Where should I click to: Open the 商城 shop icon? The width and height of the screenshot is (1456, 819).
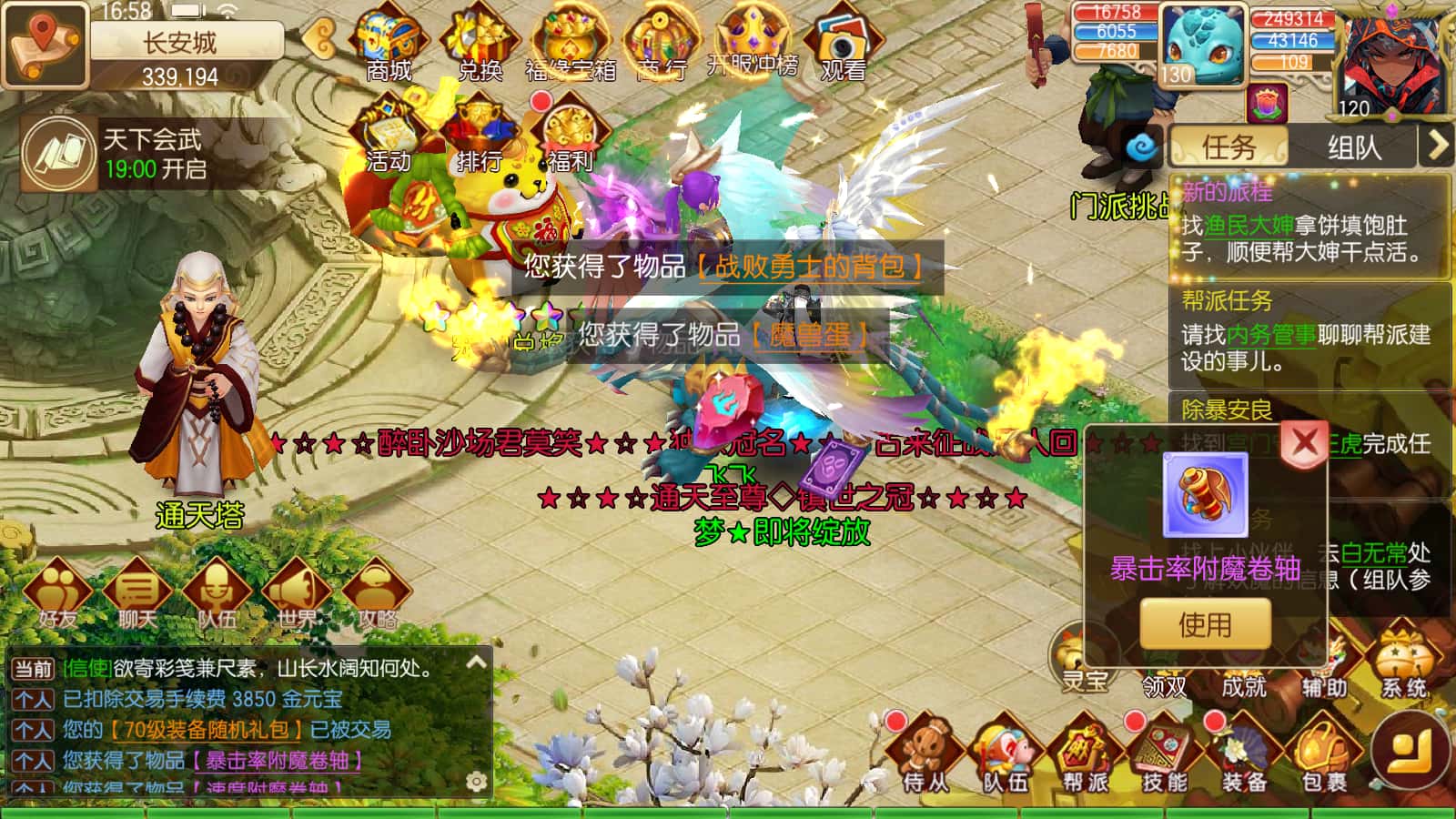tap(389, 45)
